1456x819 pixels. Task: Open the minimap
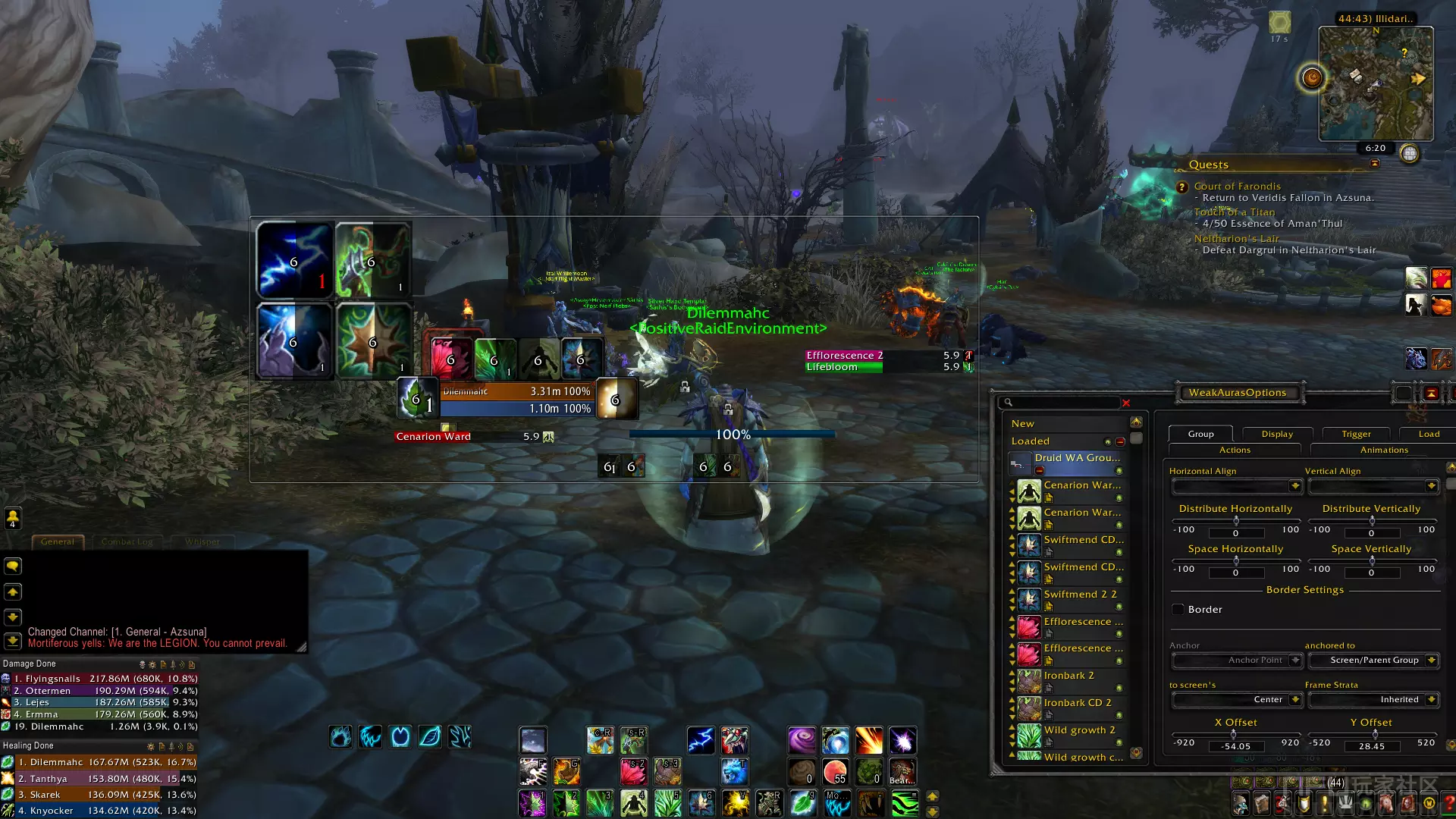(x=1376, y=83)
